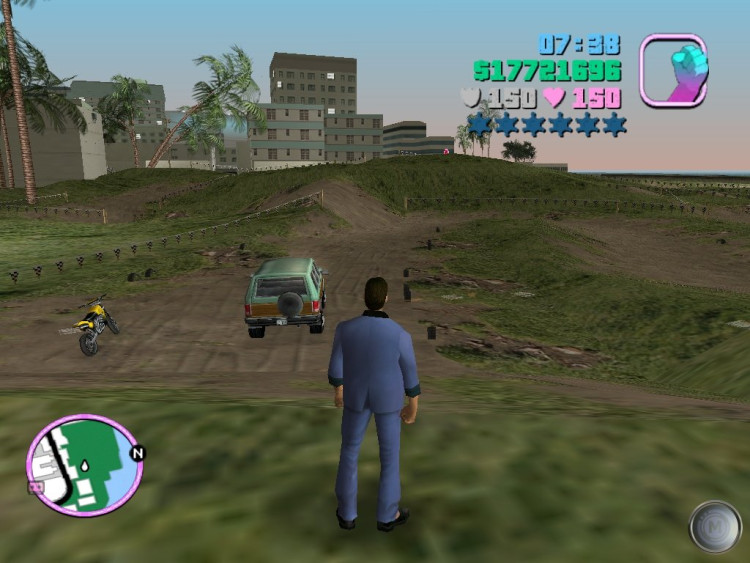750x563 pixels.
Task: Click the north N marker on radar
Action: 138,453
